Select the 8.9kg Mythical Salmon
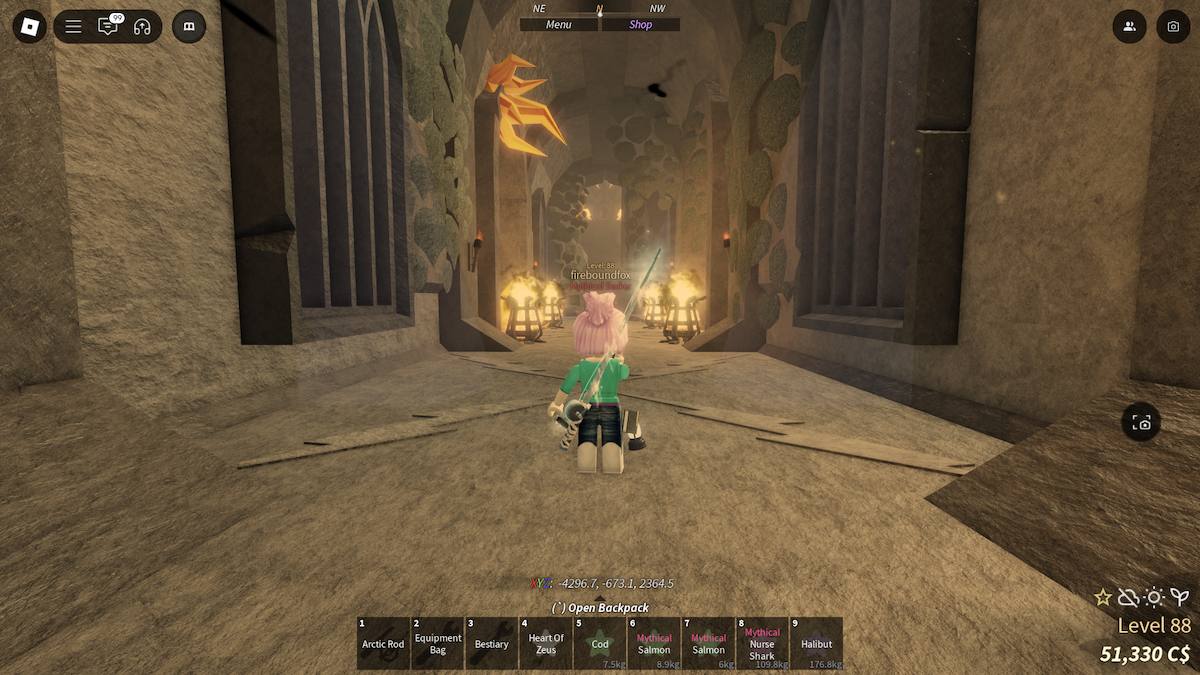 (x=654, y=643)
